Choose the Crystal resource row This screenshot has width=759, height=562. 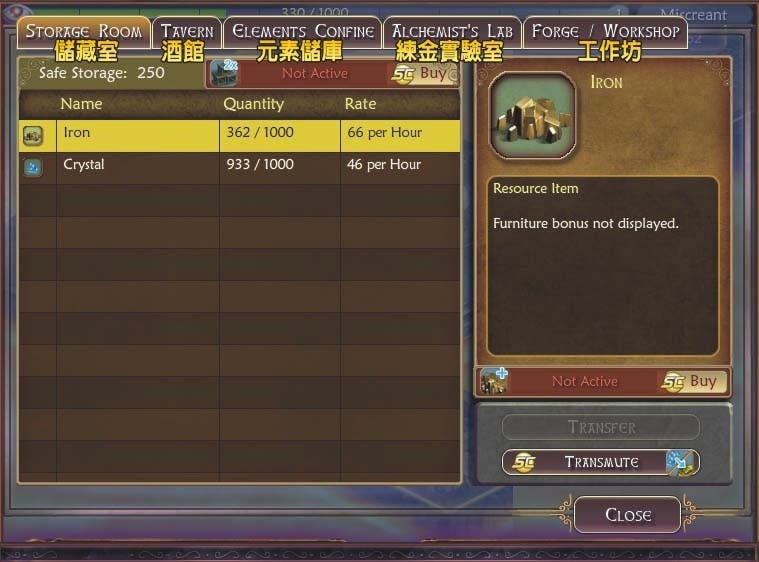pyautogui.click(x=239, y=165)
